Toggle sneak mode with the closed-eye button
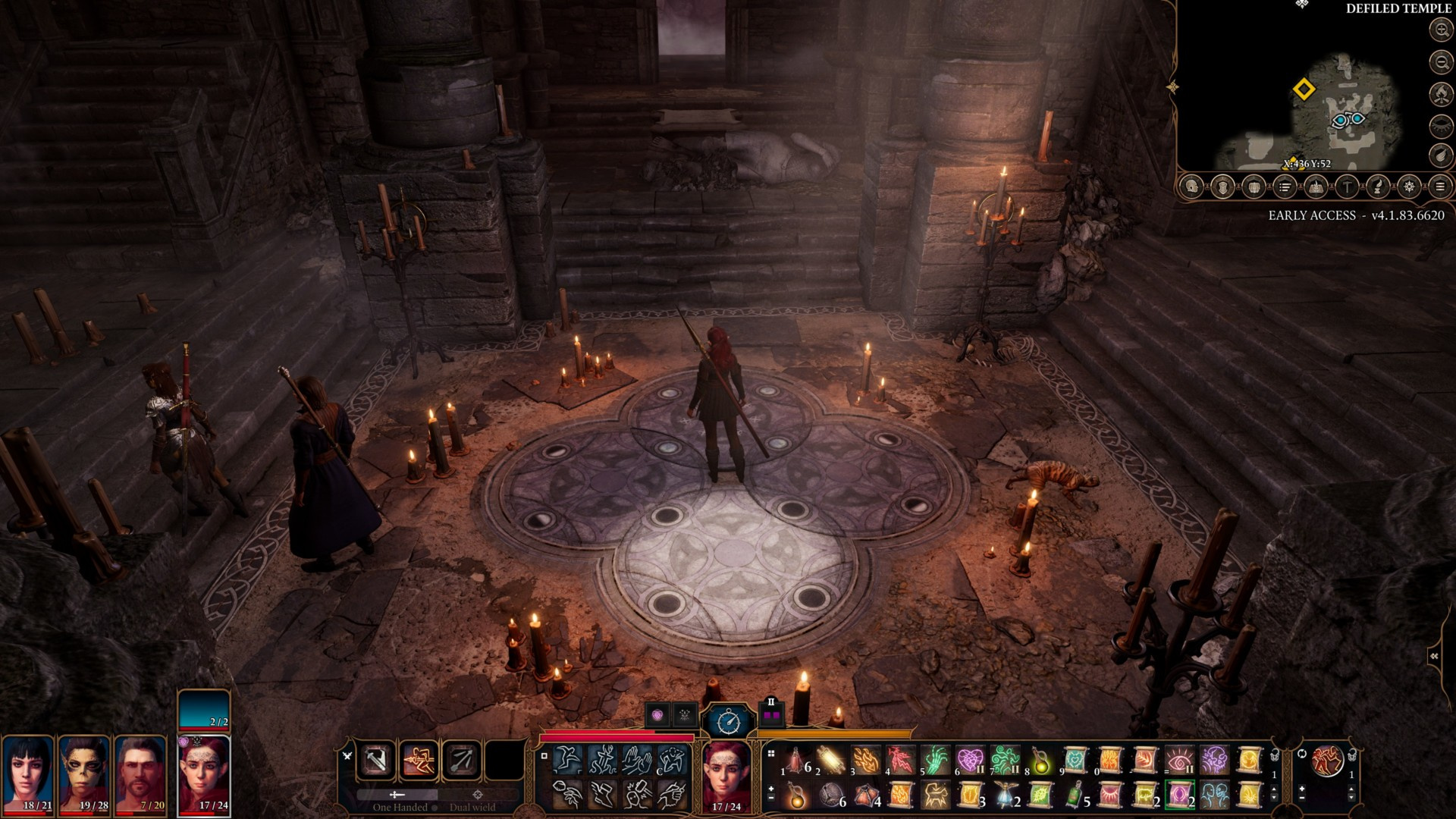This screenshot has width=1456, height=819. tap(1440, 125)
